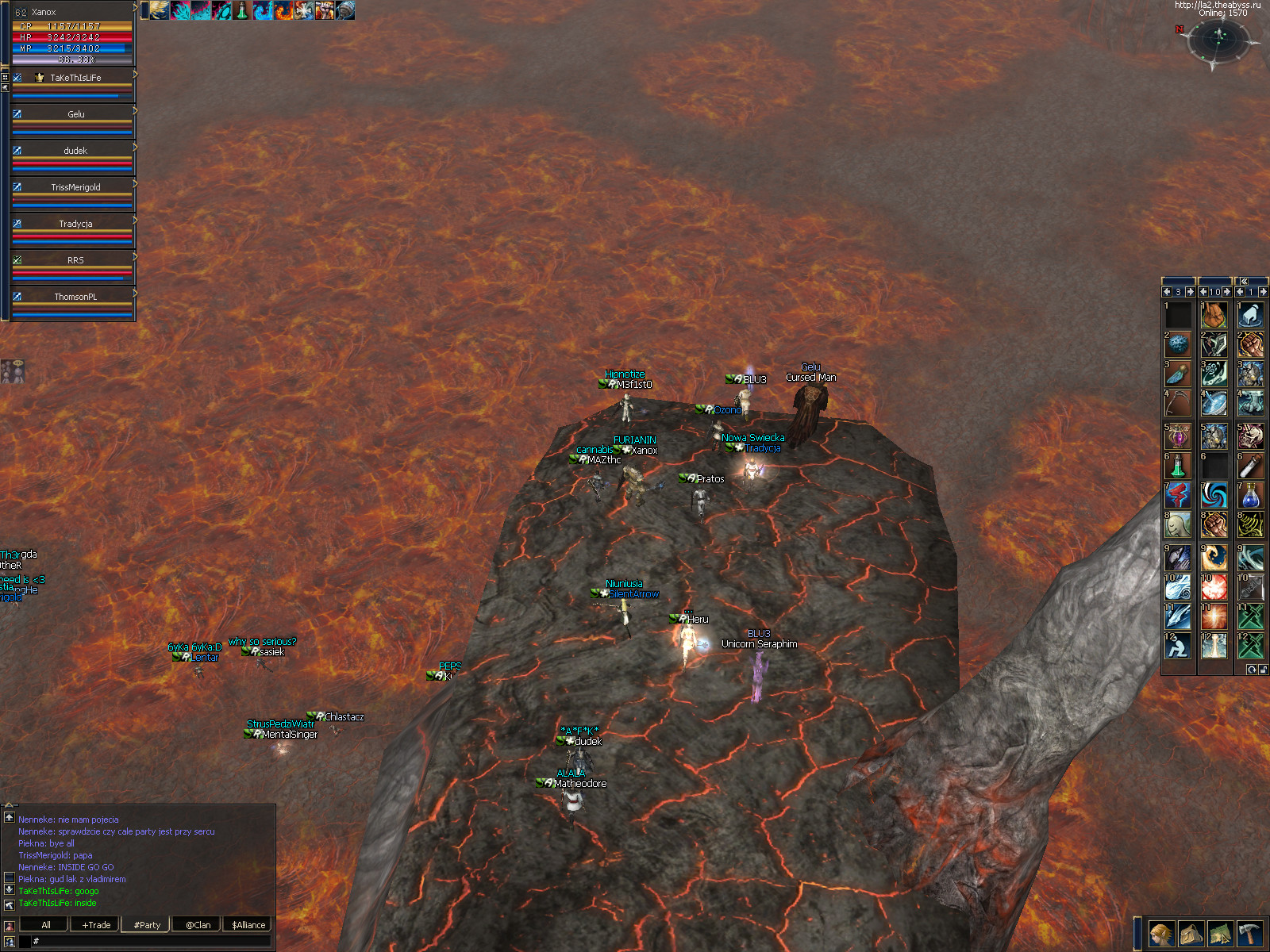Activate the sit-down action slot

1178,647
